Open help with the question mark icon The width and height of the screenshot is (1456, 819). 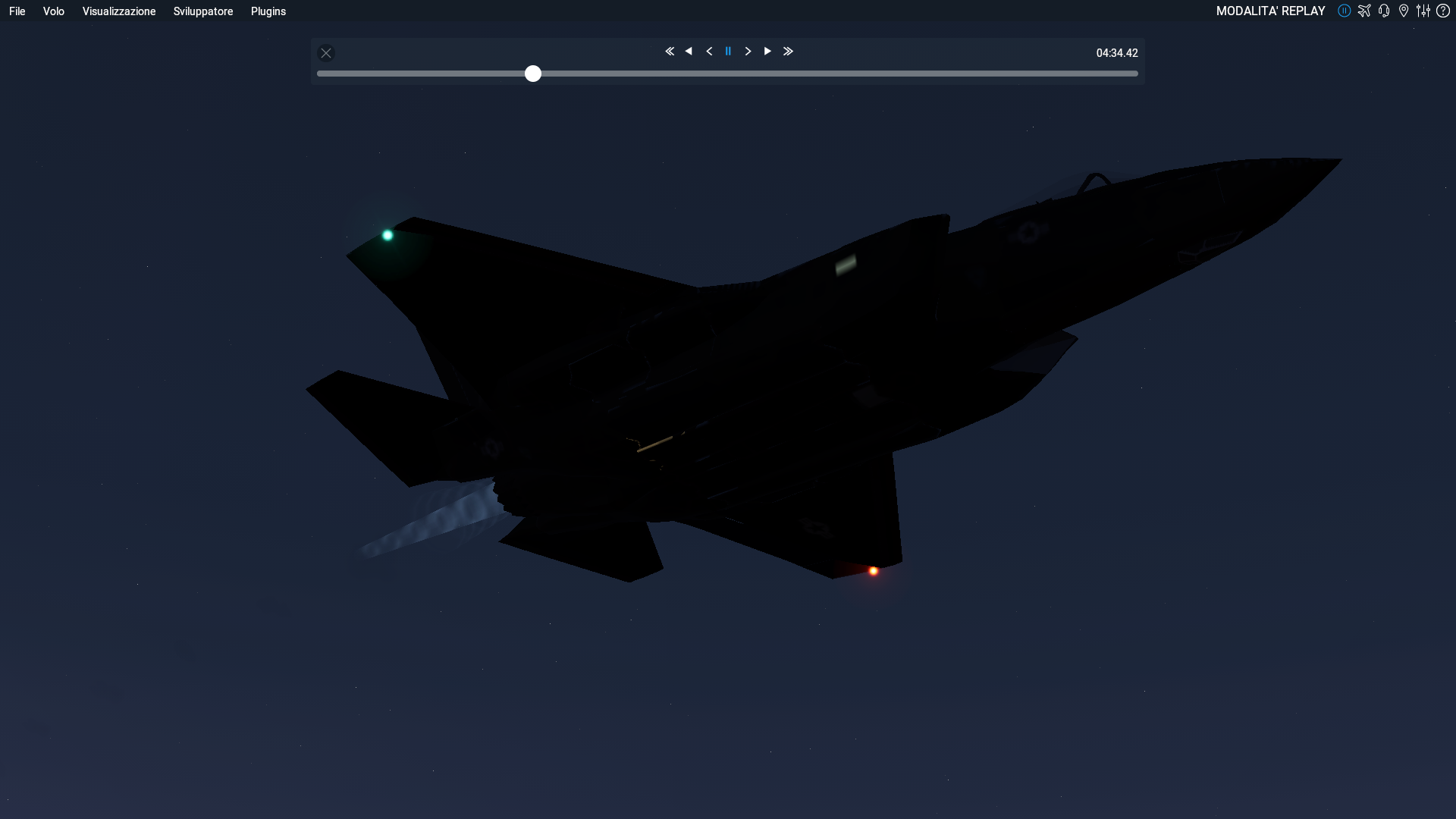click(x=1443, y=11)
